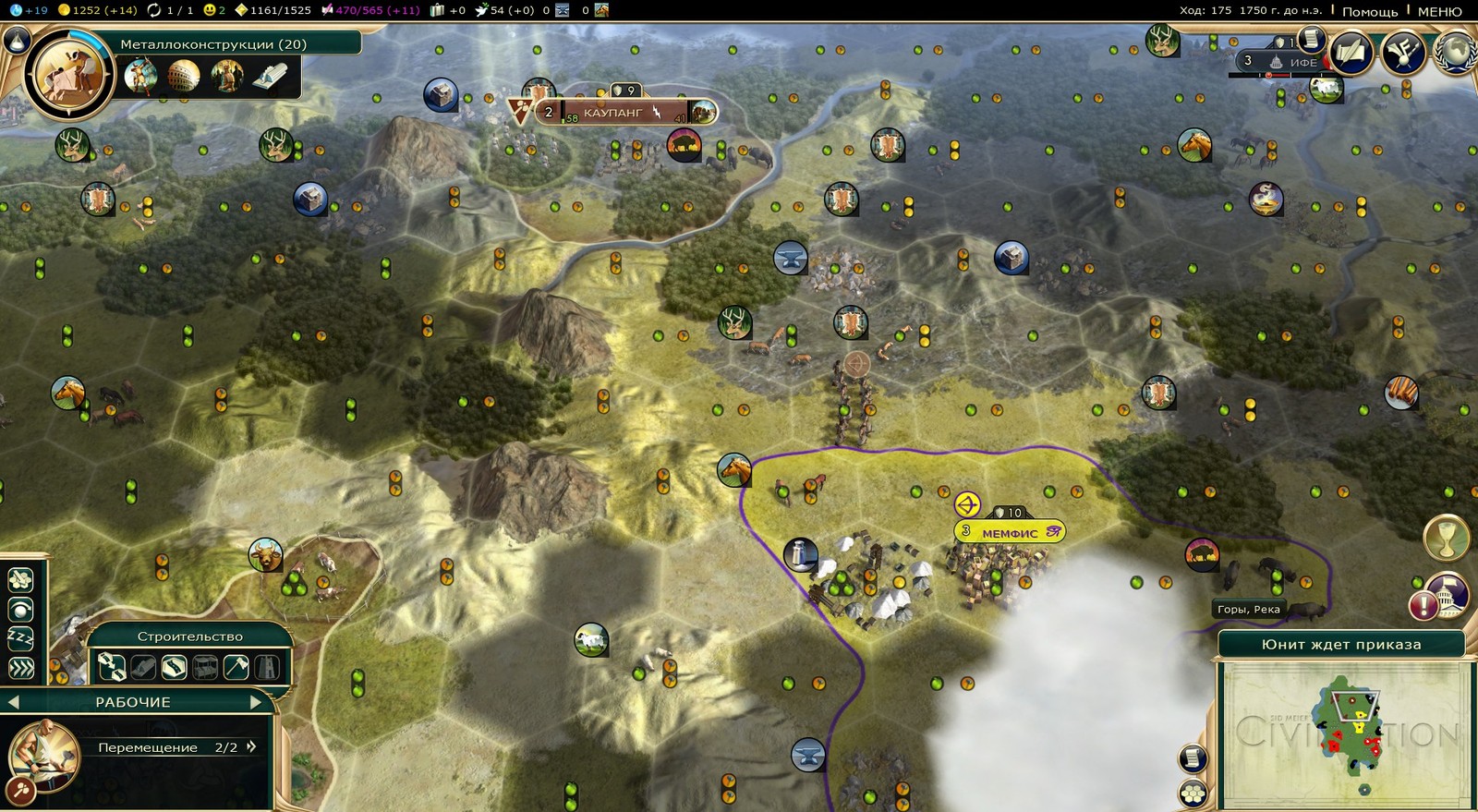Open the advisors quill-and-scroll icon
1478x812 pixels.
(1351, 53)
